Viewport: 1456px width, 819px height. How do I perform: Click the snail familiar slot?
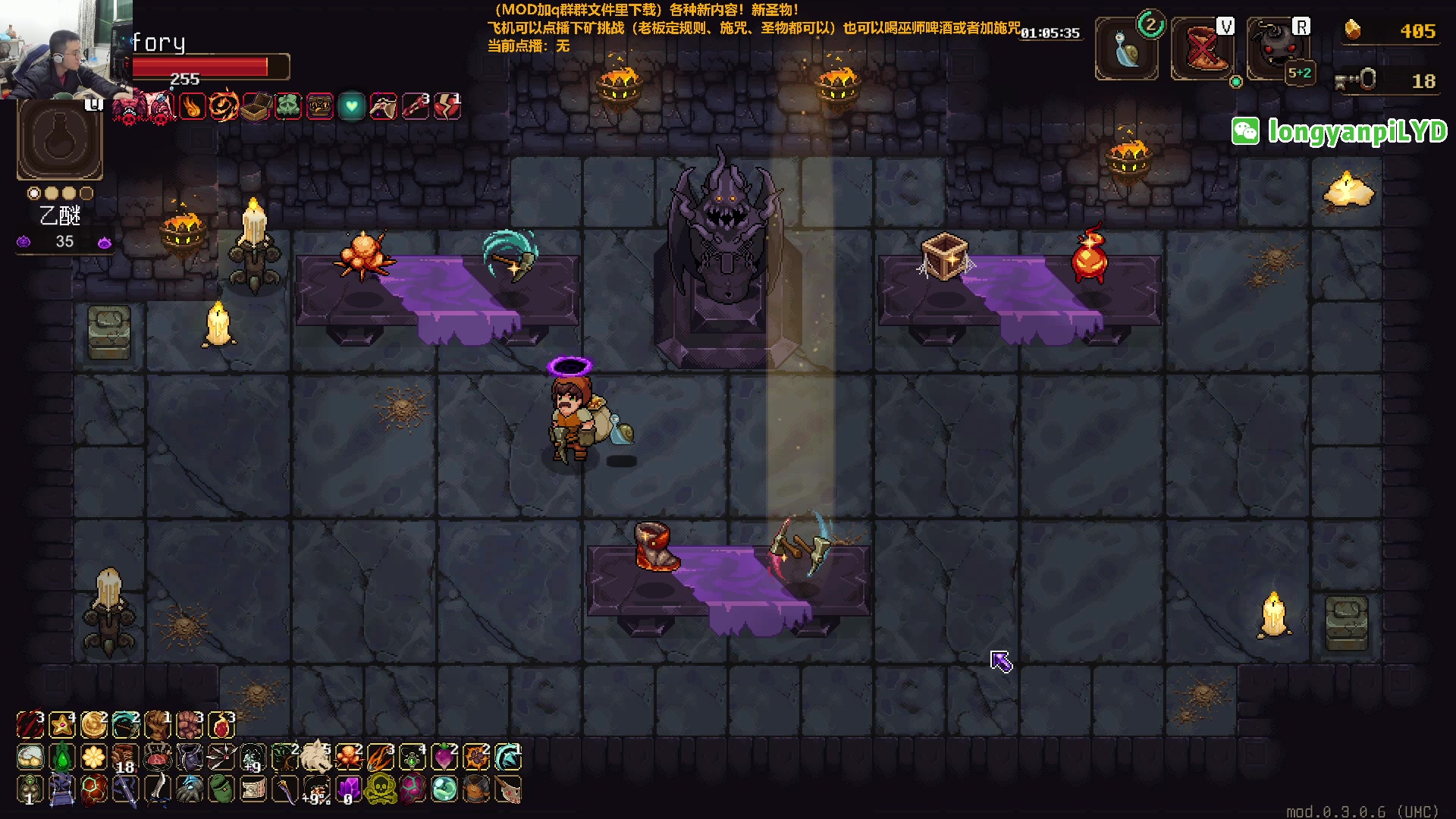tap(1126, 50)
